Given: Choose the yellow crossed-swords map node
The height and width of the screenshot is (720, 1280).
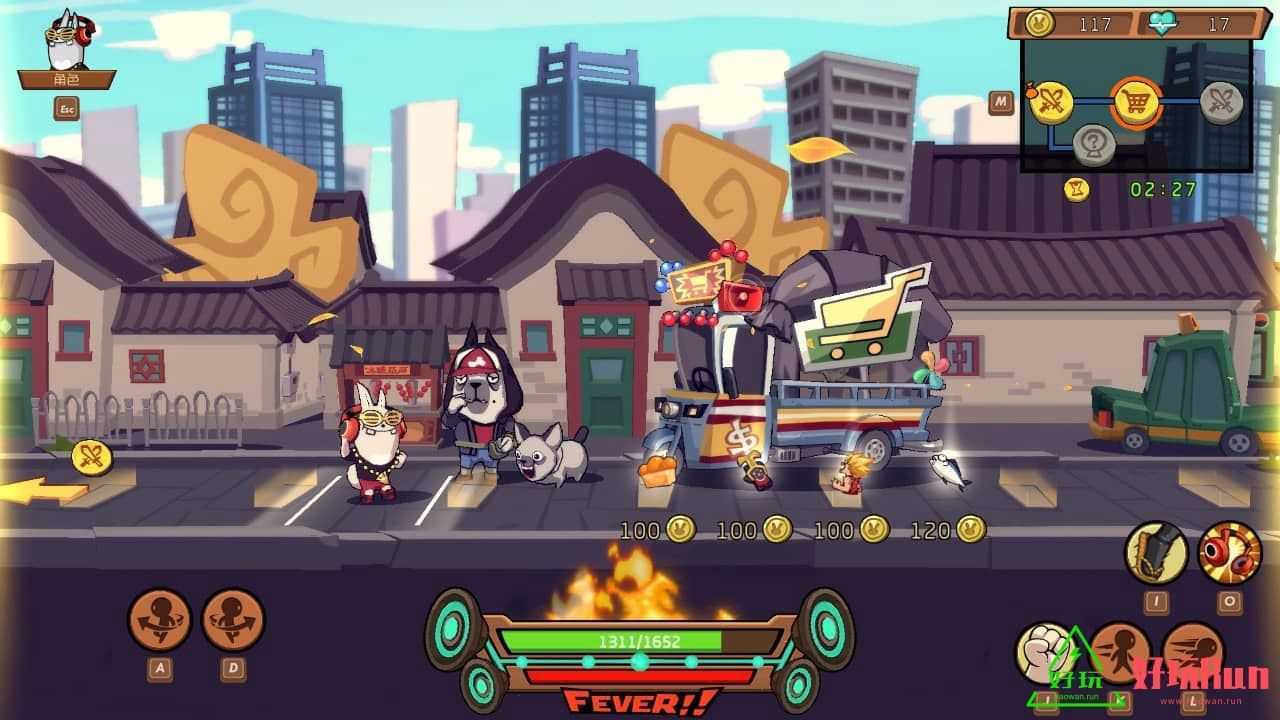Looking at the screenshot, I should [x=1051, y=101].
